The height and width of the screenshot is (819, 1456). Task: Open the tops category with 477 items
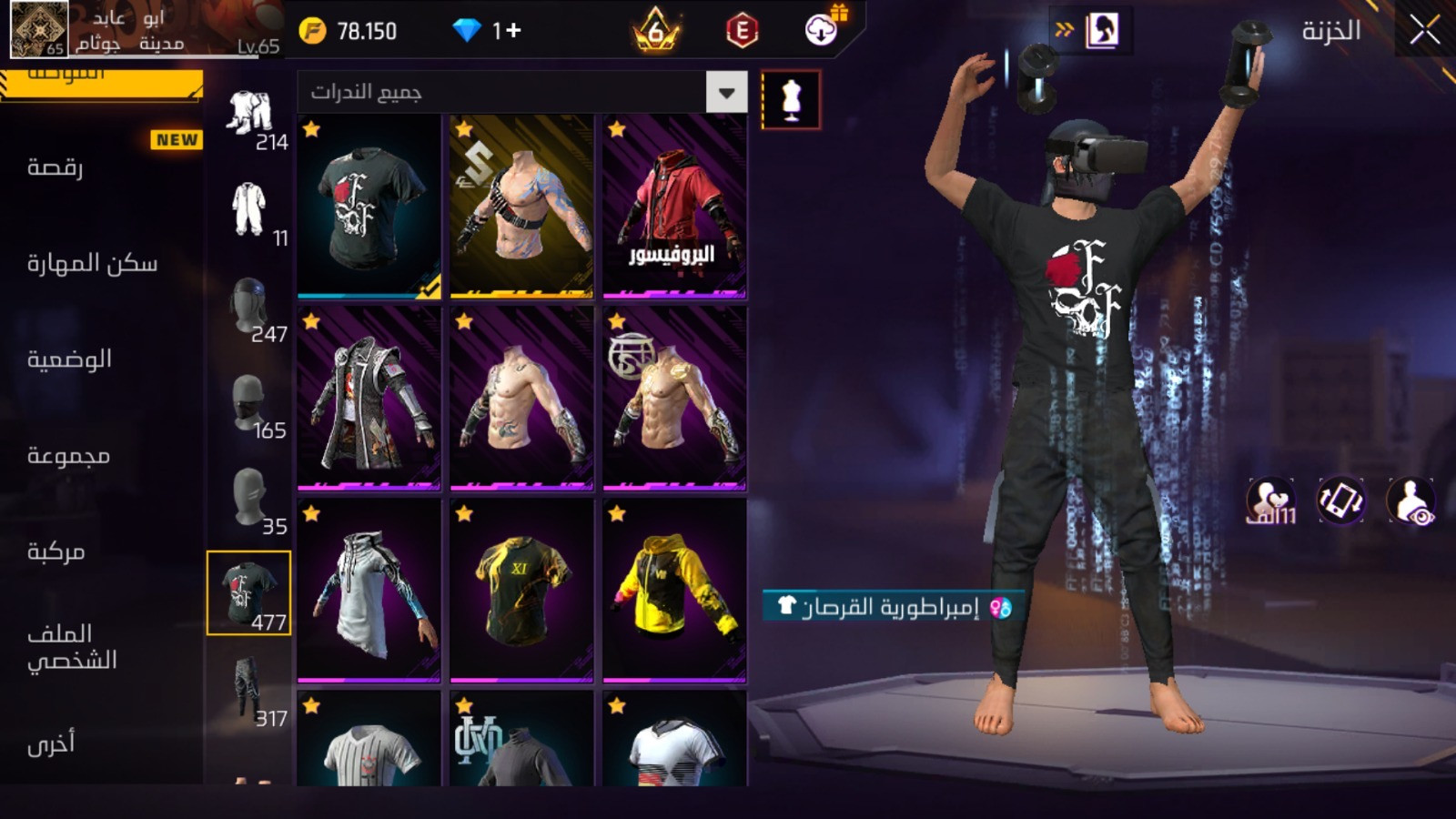pos(248,593)
